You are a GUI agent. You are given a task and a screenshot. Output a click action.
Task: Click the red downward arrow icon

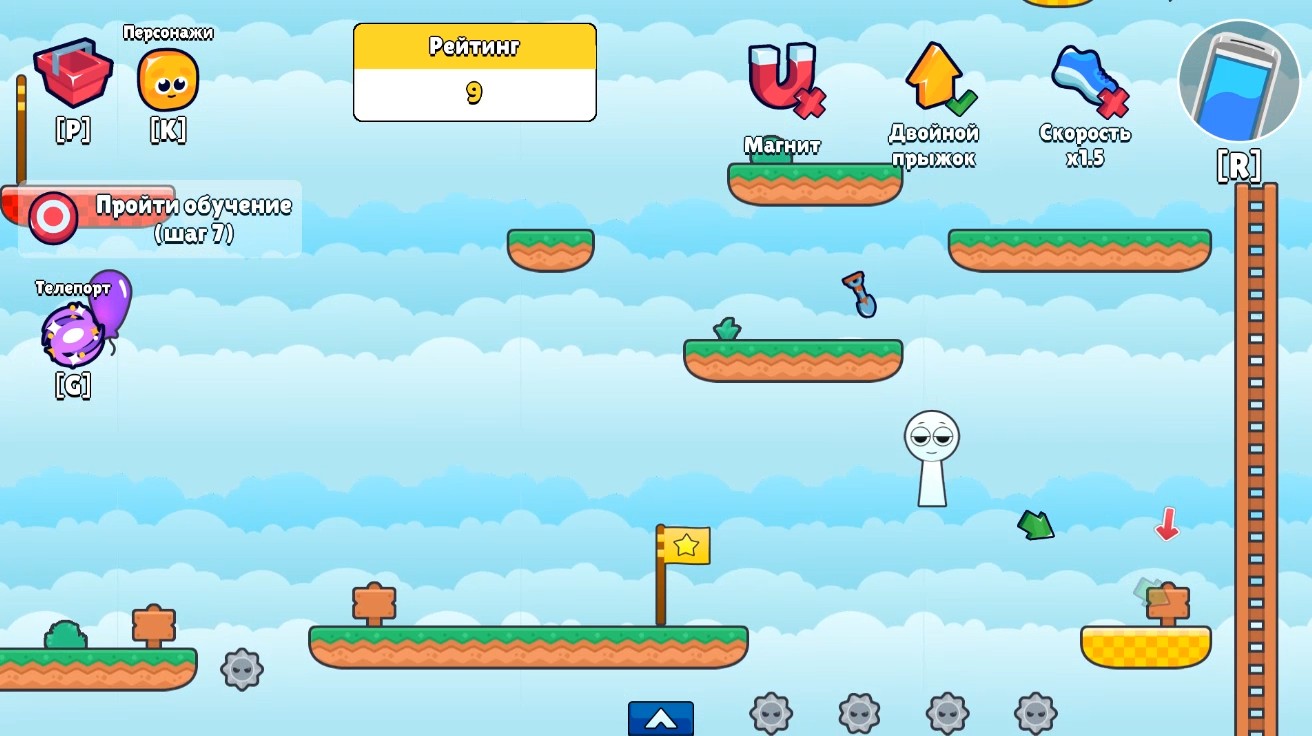(1168, 522)
